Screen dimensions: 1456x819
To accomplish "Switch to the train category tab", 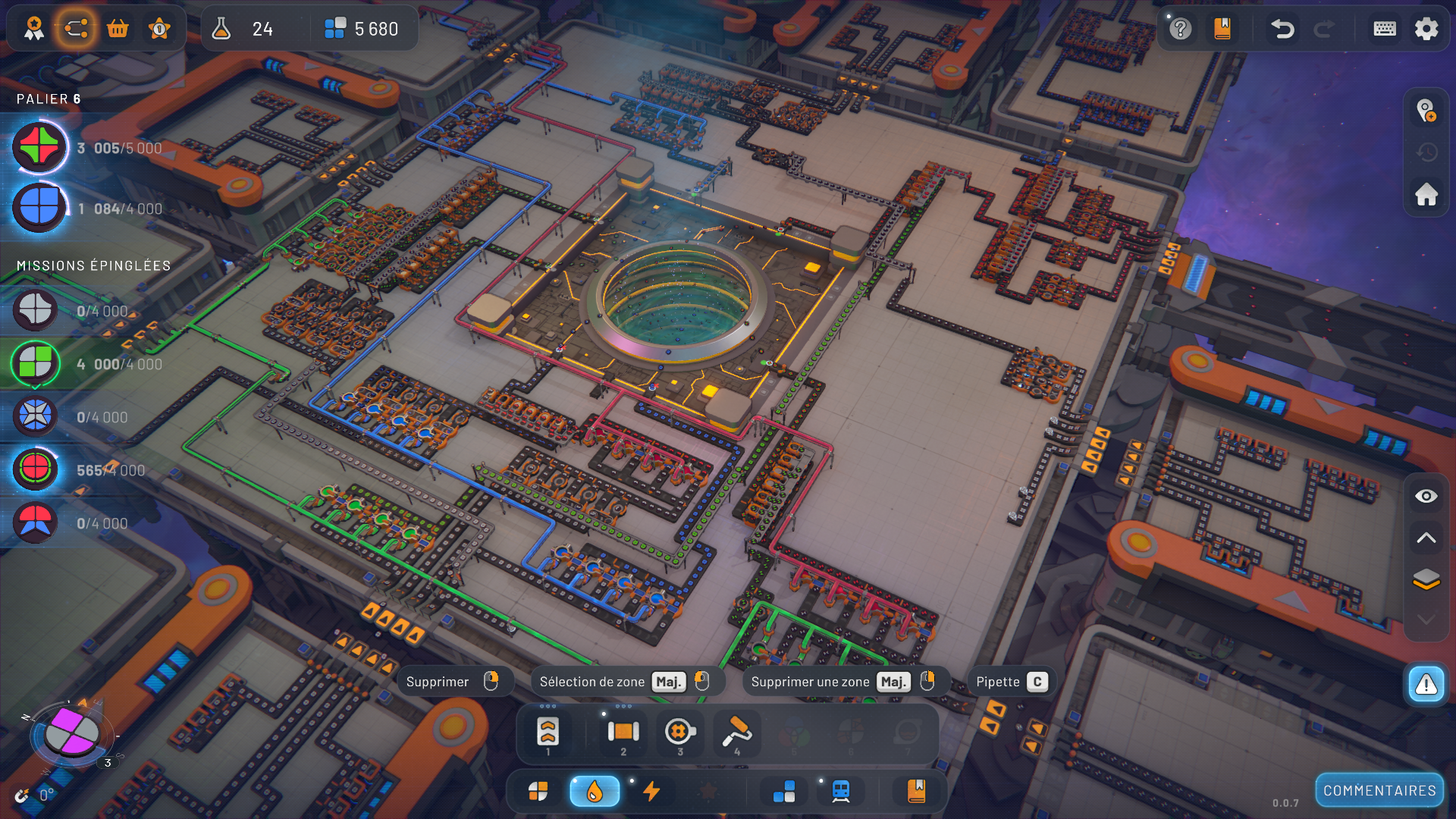I will pos(840,792).
